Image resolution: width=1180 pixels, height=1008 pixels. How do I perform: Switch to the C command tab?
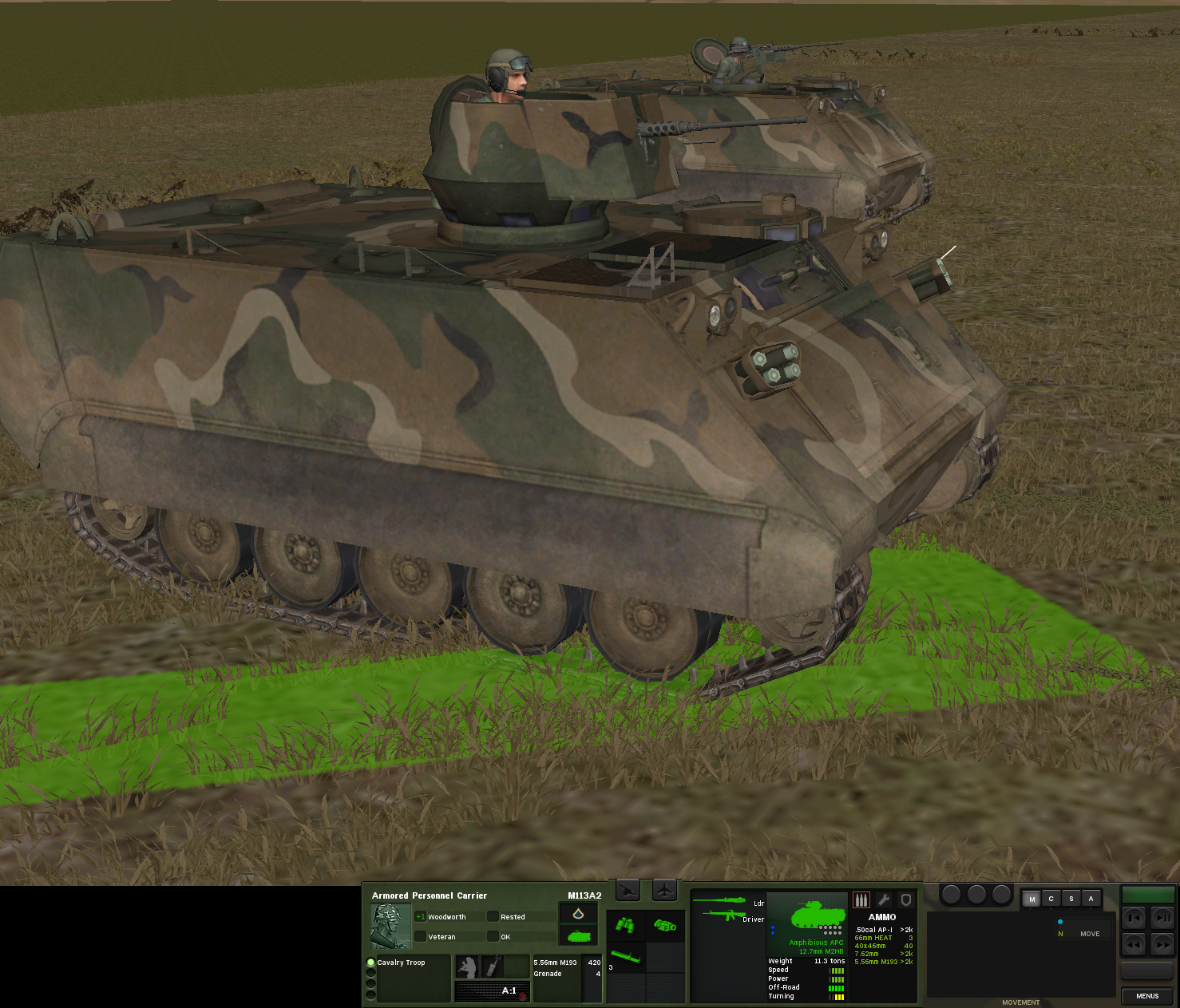tap(1050, 898)
